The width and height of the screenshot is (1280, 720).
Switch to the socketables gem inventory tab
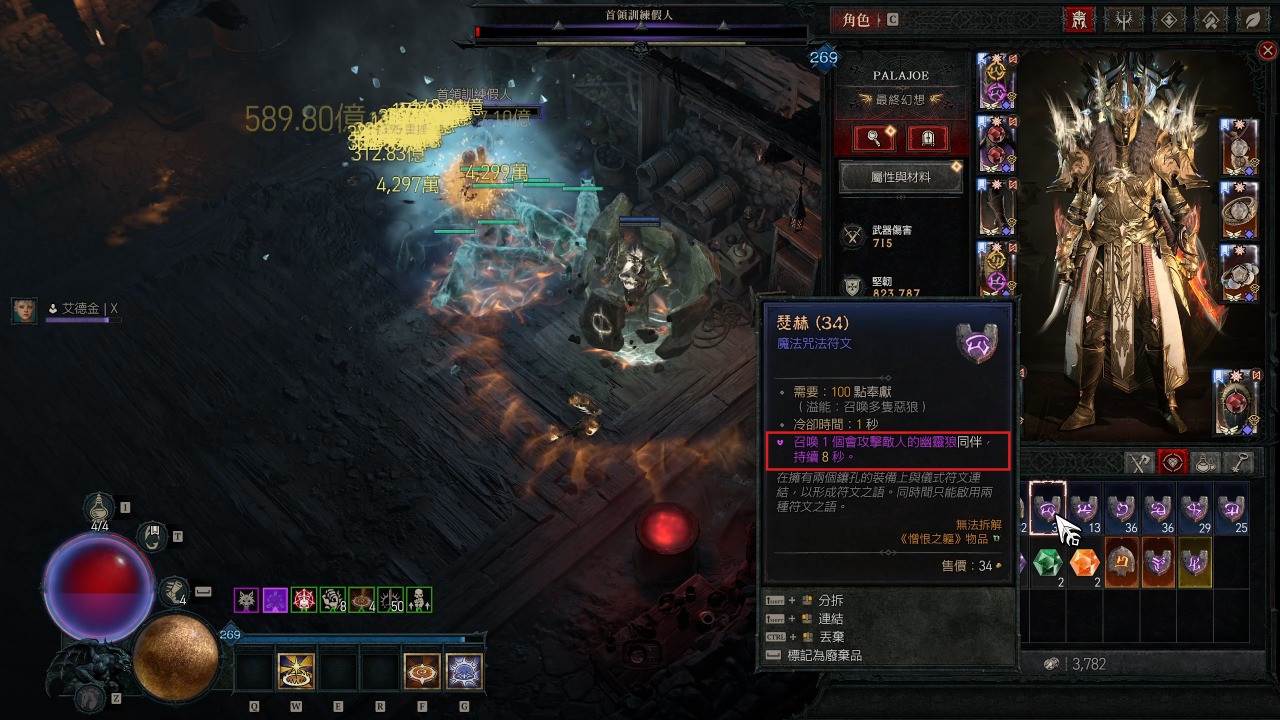point(1172,462)
